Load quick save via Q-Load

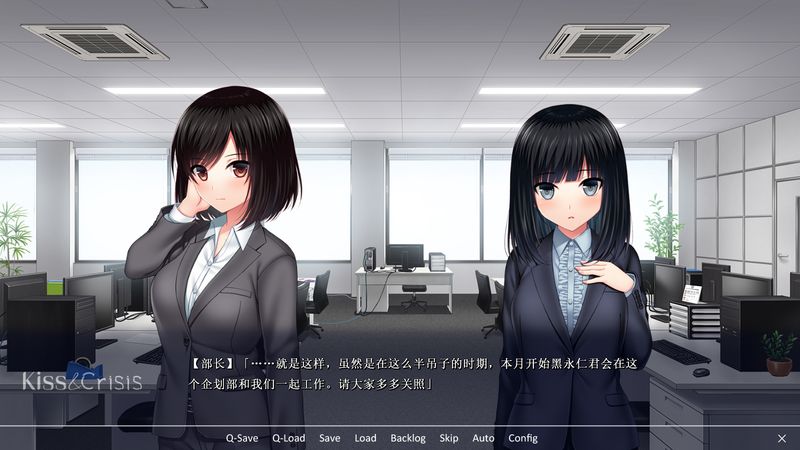289,438
